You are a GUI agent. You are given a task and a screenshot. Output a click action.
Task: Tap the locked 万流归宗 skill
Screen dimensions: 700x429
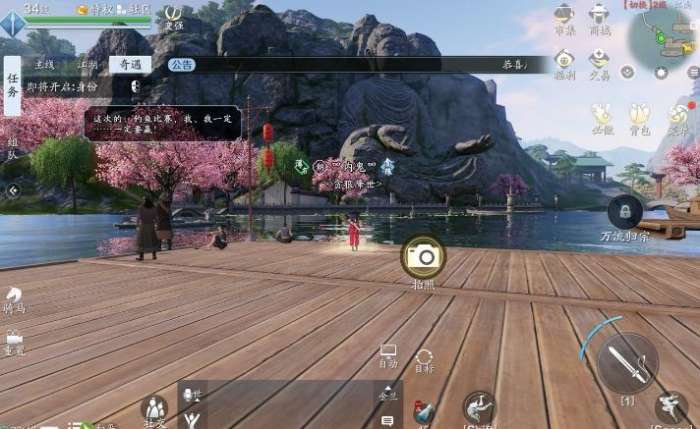tap(624, 212)
